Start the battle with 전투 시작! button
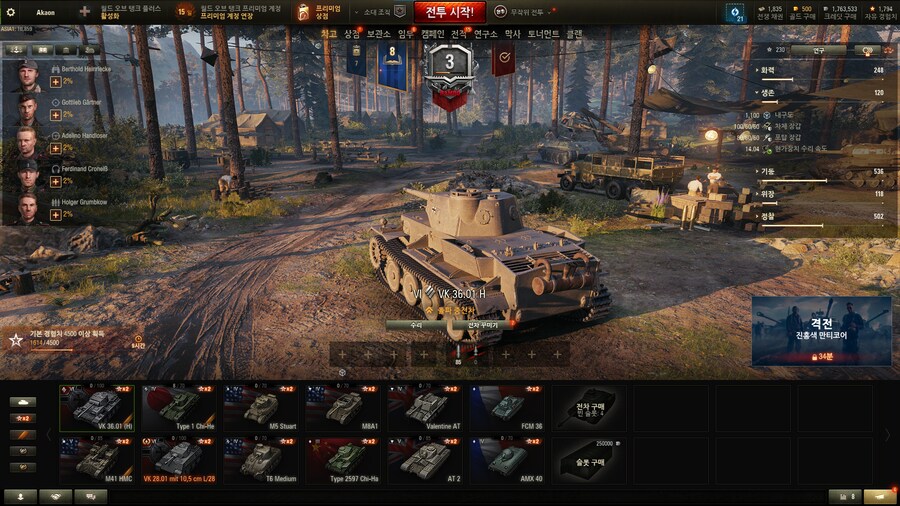 (x=449, y=12)
